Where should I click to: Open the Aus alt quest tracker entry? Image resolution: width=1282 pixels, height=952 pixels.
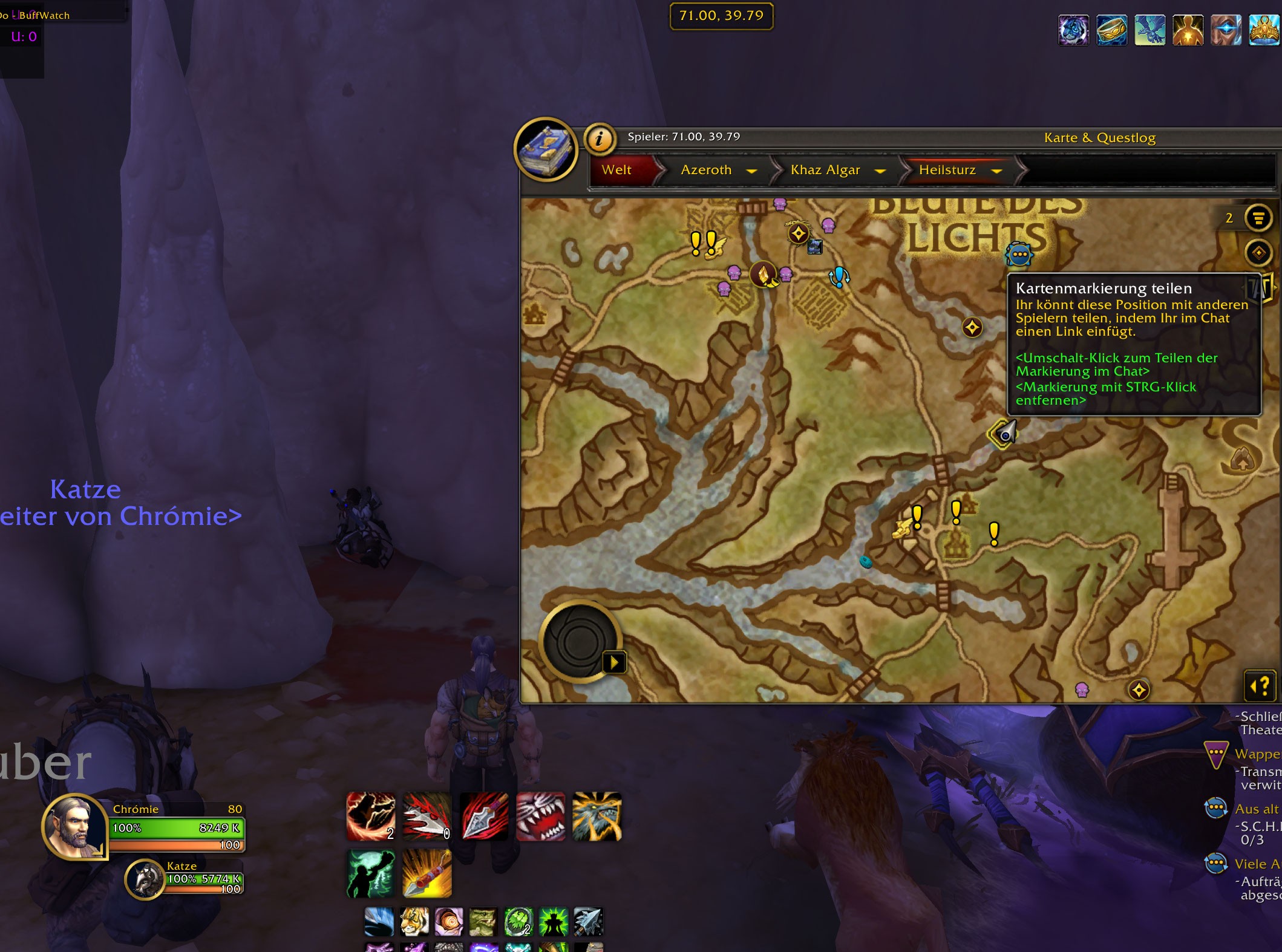pos(1256,809)
